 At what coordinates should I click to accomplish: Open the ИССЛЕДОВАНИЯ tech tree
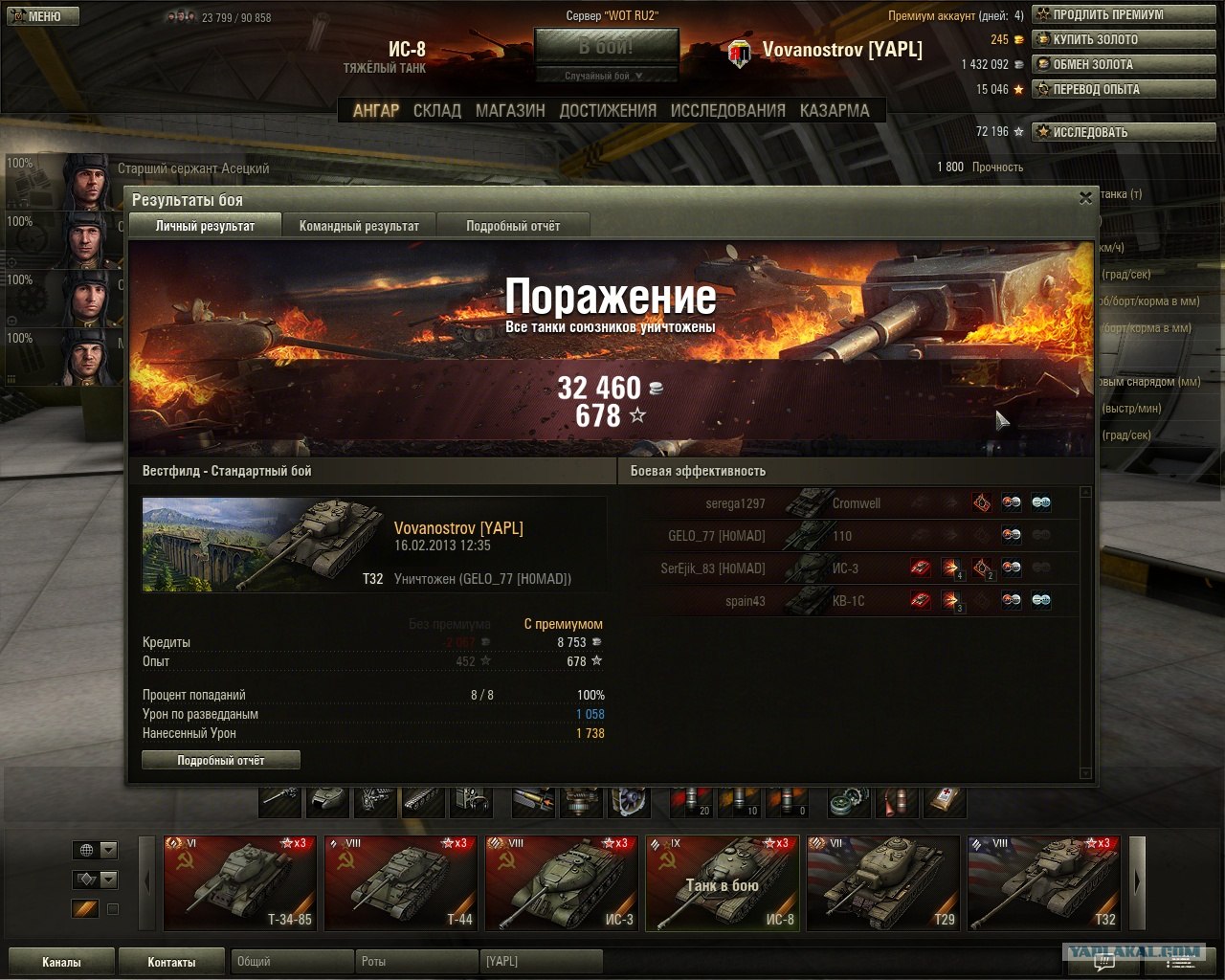727,111
